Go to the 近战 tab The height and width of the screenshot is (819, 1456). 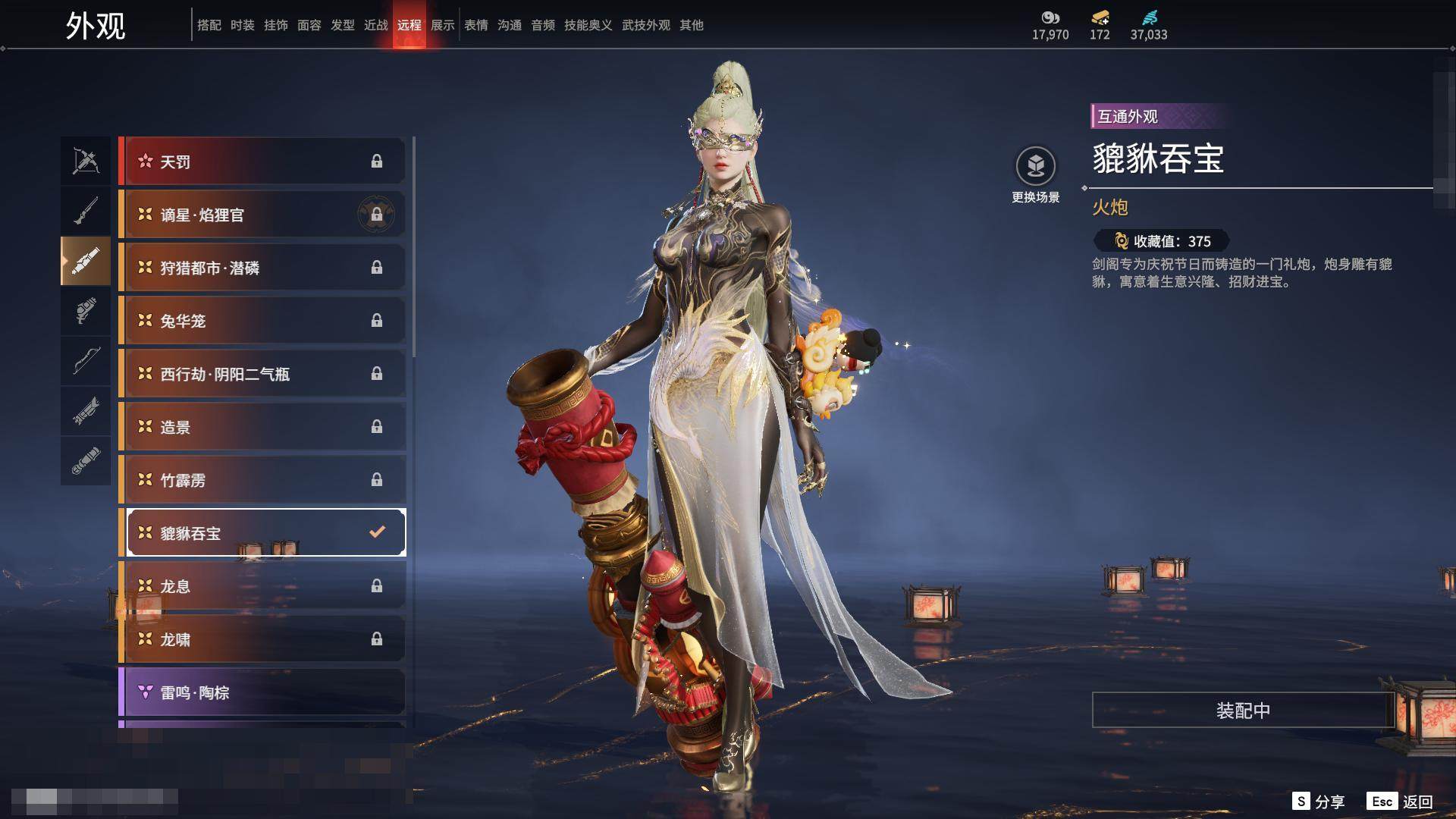pos(376,25)
